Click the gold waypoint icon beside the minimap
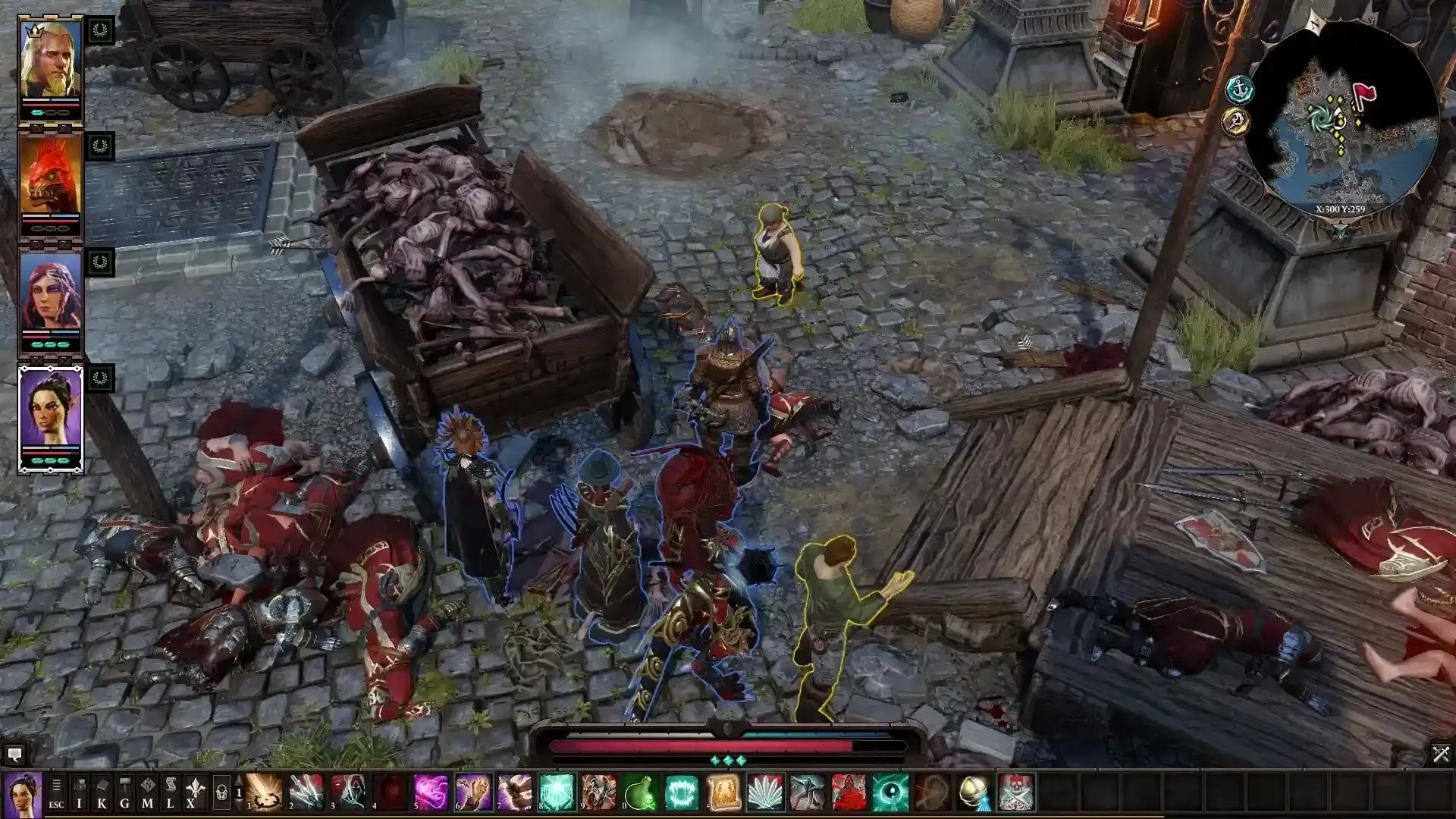 click(x=1237, y=122)
